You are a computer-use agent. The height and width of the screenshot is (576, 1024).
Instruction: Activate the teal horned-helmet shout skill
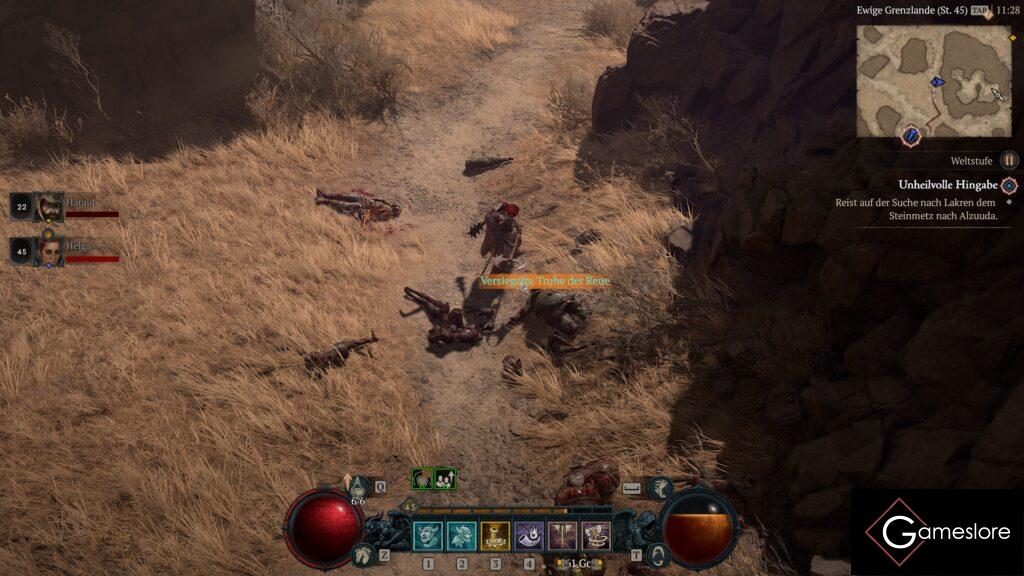pos(462,536)
